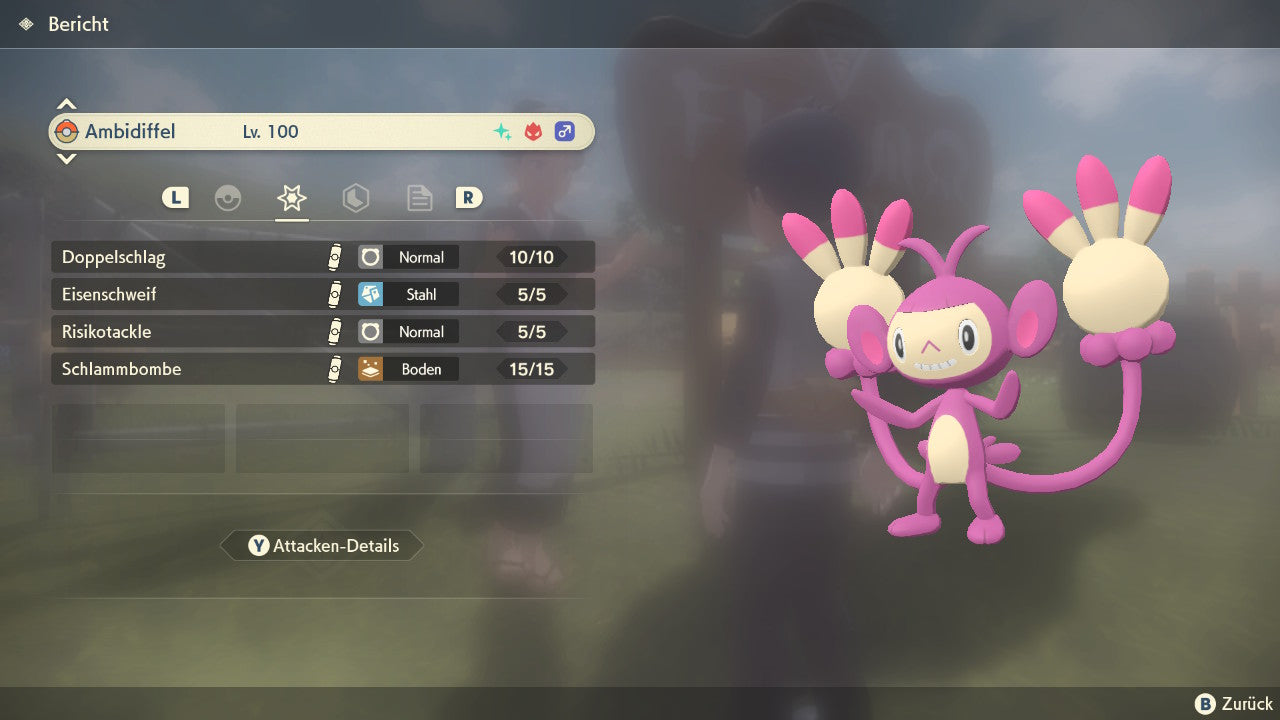This screenshot has width=1280, height=720.
Task: Select the Risikotackle move row
Action: pos(322,332)
